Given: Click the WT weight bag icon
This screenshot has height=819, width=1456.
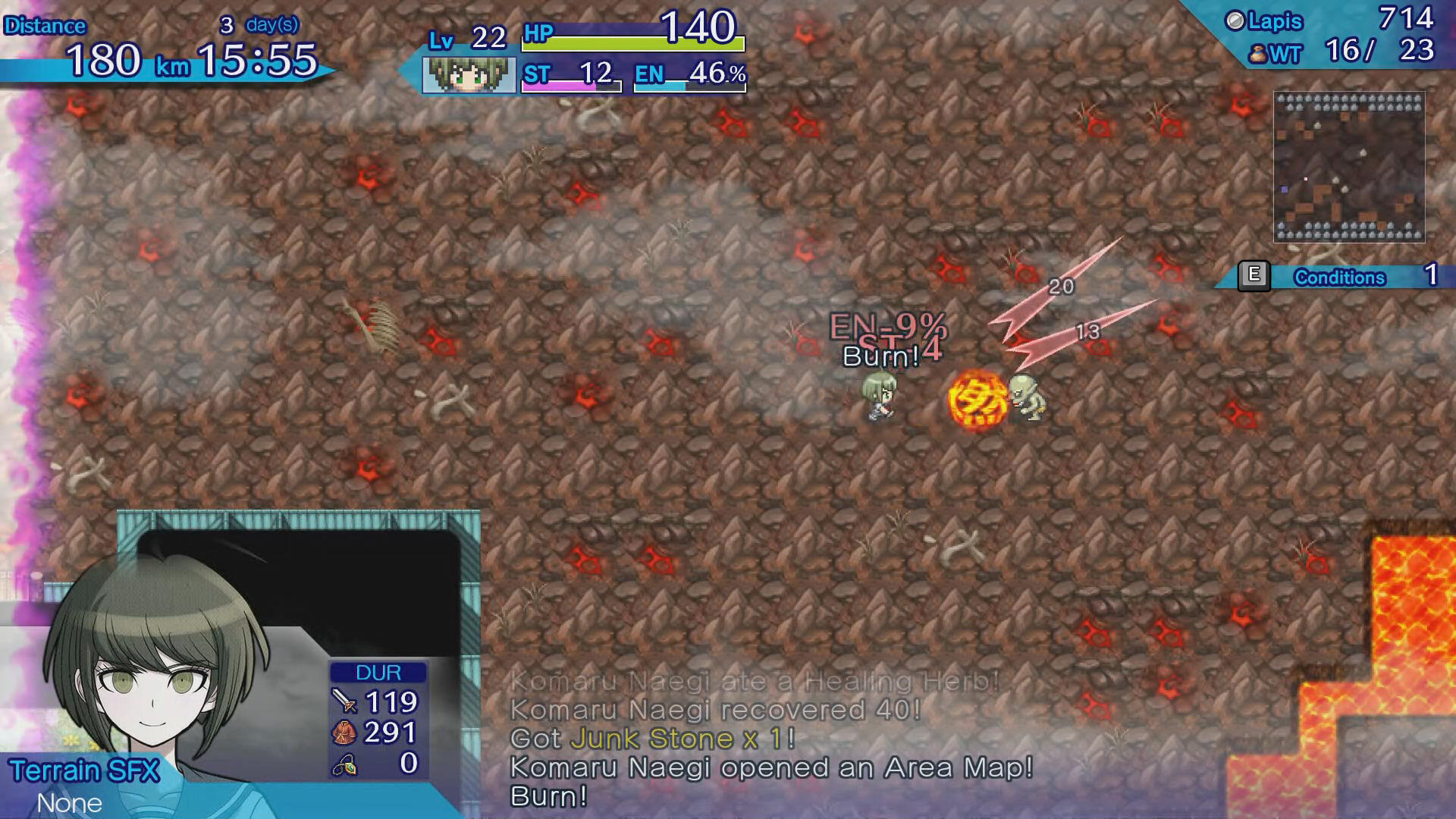Looking at the screenshot, I should tap(1257, 53).
